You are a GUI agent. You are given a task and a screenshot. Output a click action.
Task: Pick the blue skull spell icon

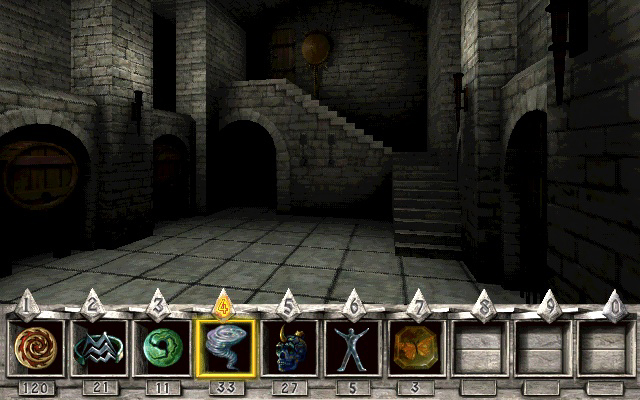[289, 347]
